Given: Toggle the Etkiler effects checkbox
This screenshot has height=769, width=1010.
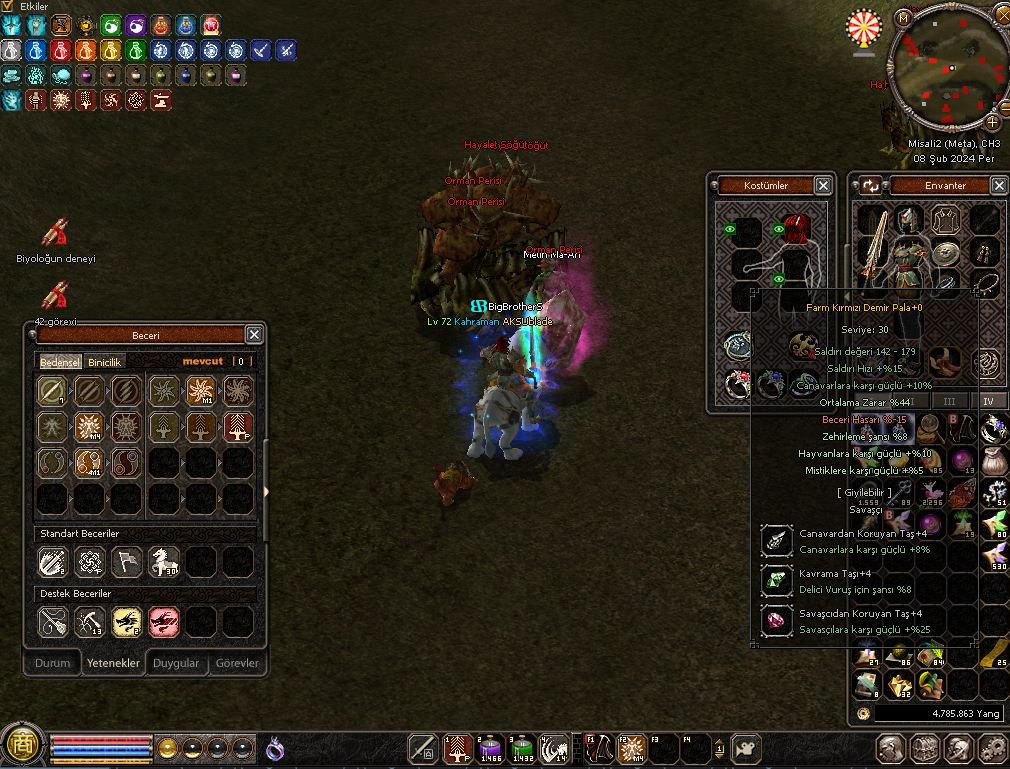Looking at the screenshot, I should point(8,6).
